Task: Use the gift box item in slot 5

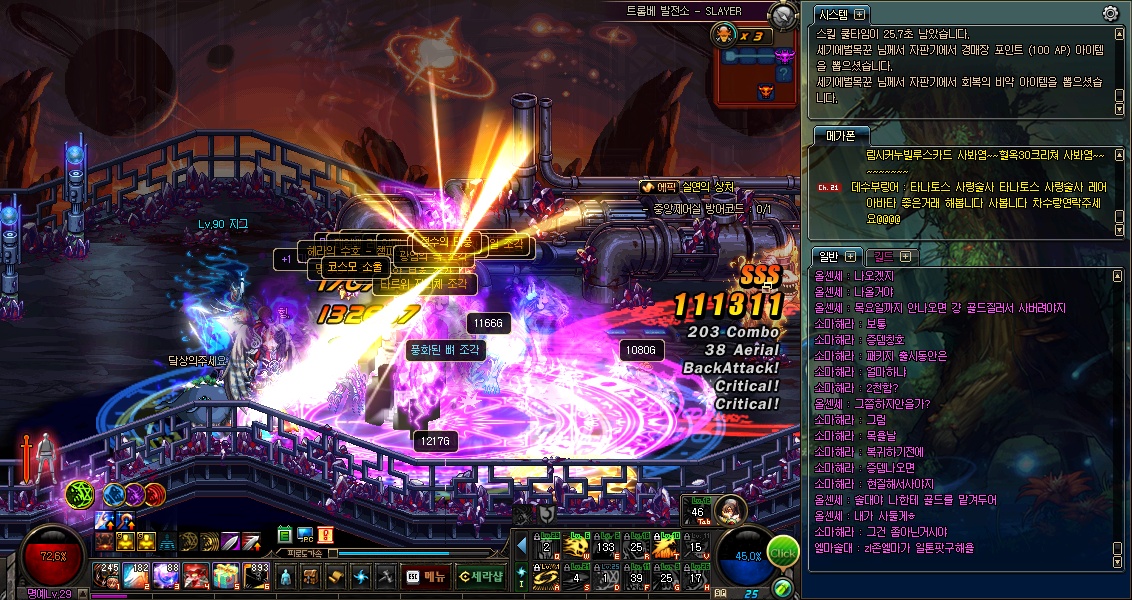Action: point(227,575)
